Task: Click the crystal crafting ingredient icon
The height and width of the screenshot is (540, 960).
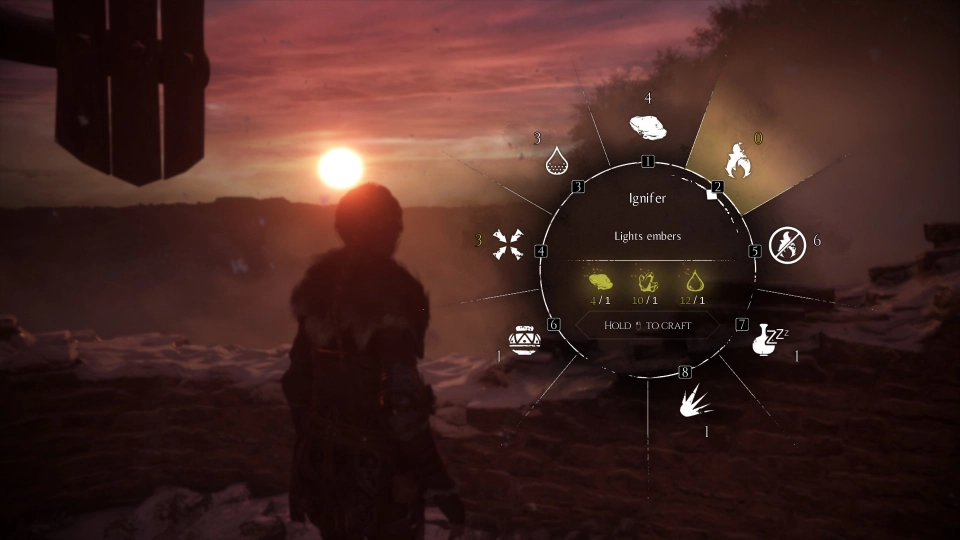Action: (x=647, y=282)
